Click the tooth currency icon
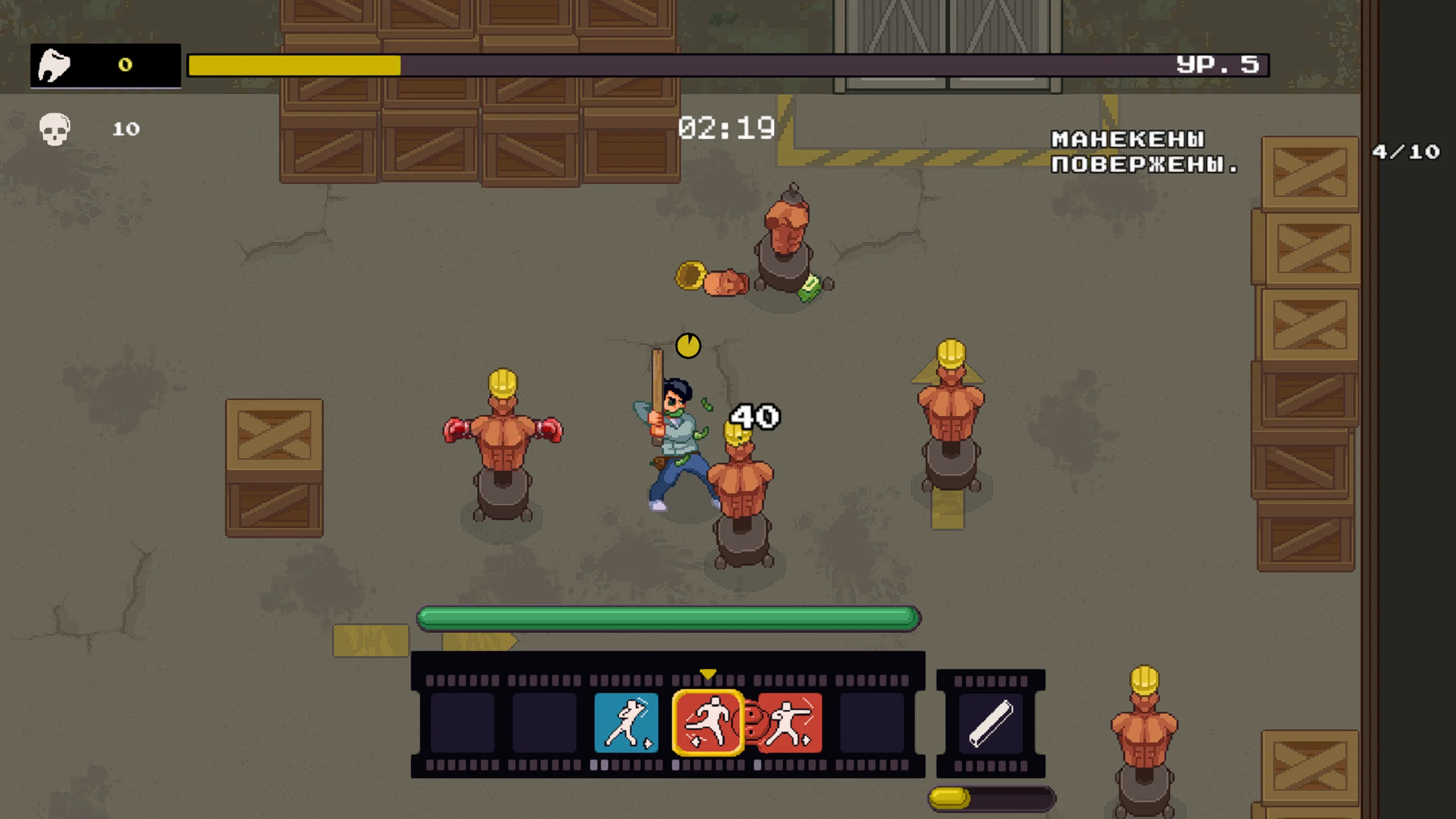Screen dimensions: 1456x819 click(54, 65)
